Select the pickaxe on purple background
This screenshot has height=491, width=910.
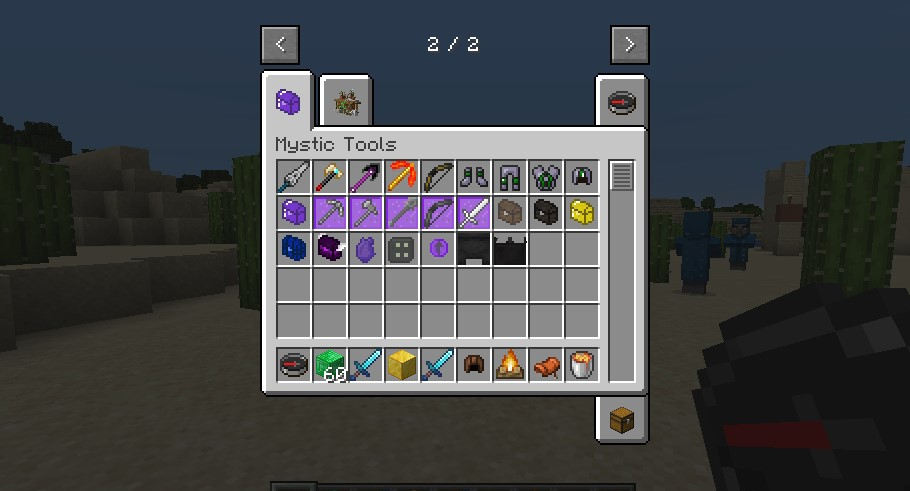(330, 213)
